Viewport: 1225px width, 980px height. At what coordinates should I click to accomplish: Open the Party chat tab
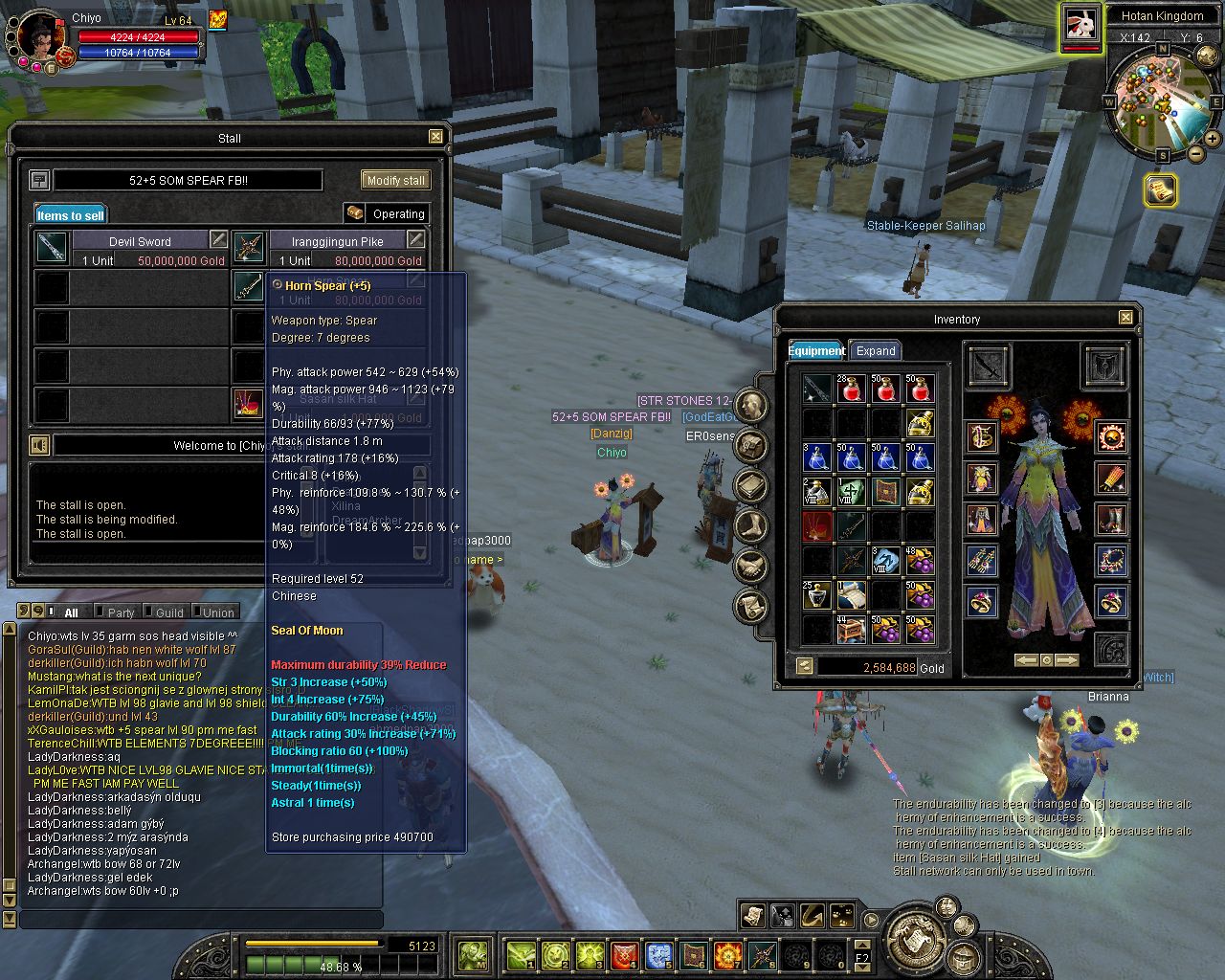coord(121,612)
